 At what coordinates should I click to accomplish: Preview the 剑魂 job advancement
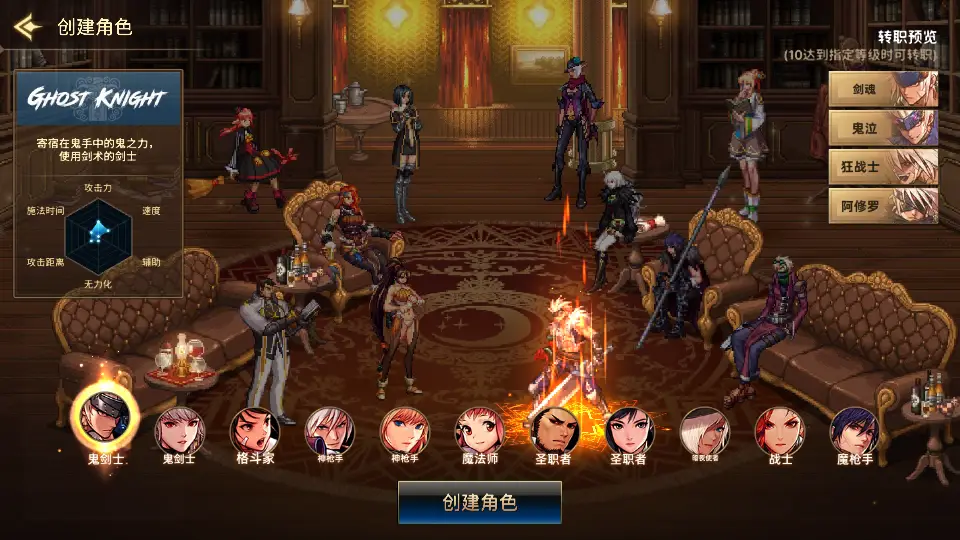coord(883,89)
